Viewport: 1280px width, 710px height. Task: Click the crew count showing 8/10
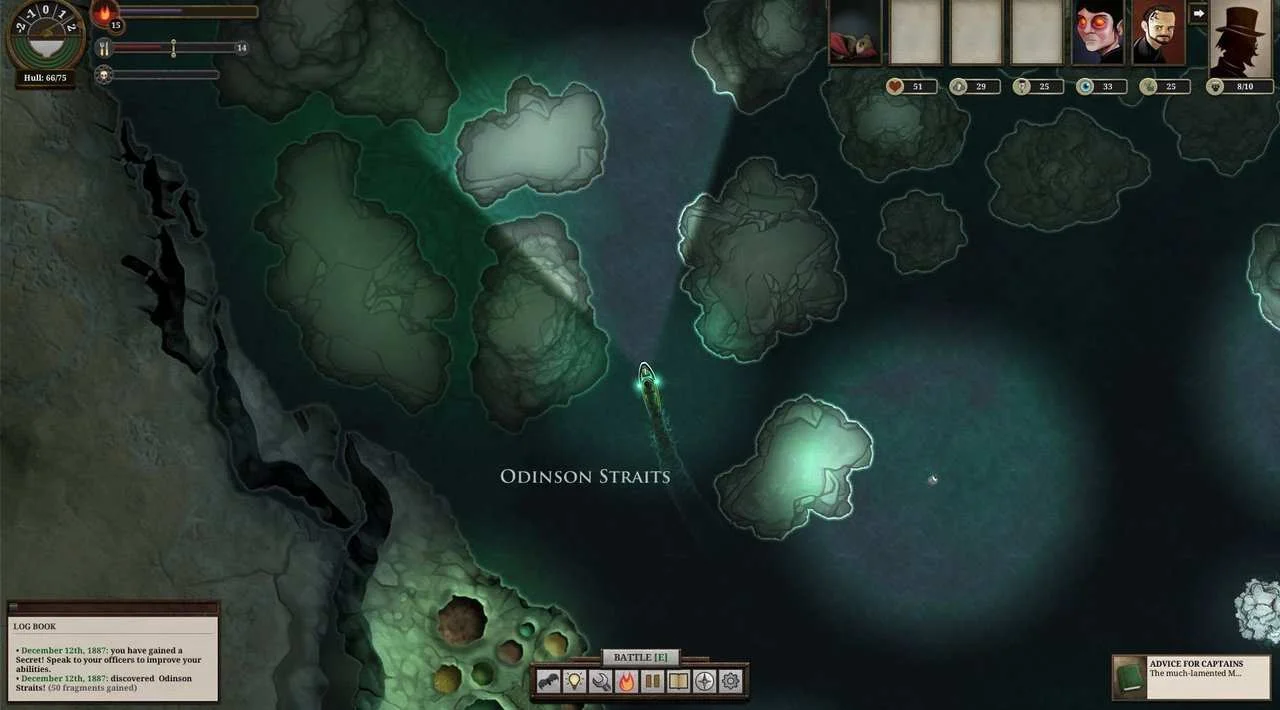point(1240,87)
